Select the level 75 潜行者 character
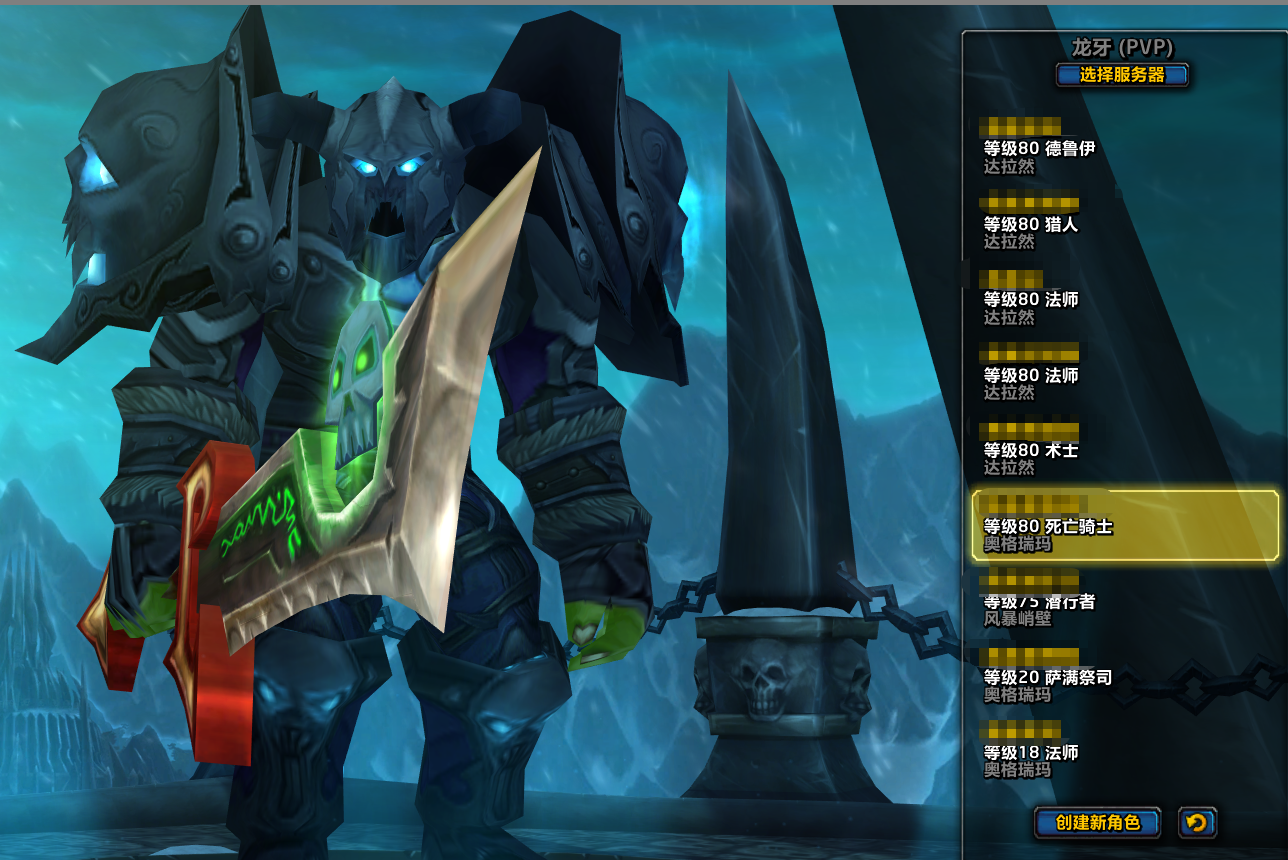 tap(1040, 602)
